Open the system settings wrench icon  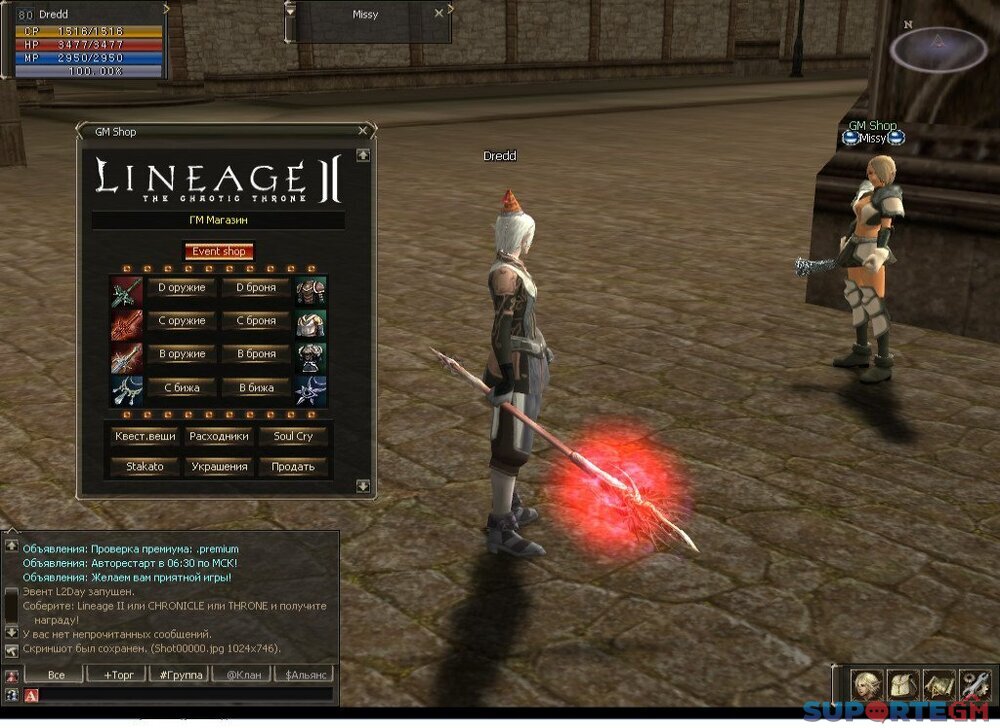tap(974, 685)
